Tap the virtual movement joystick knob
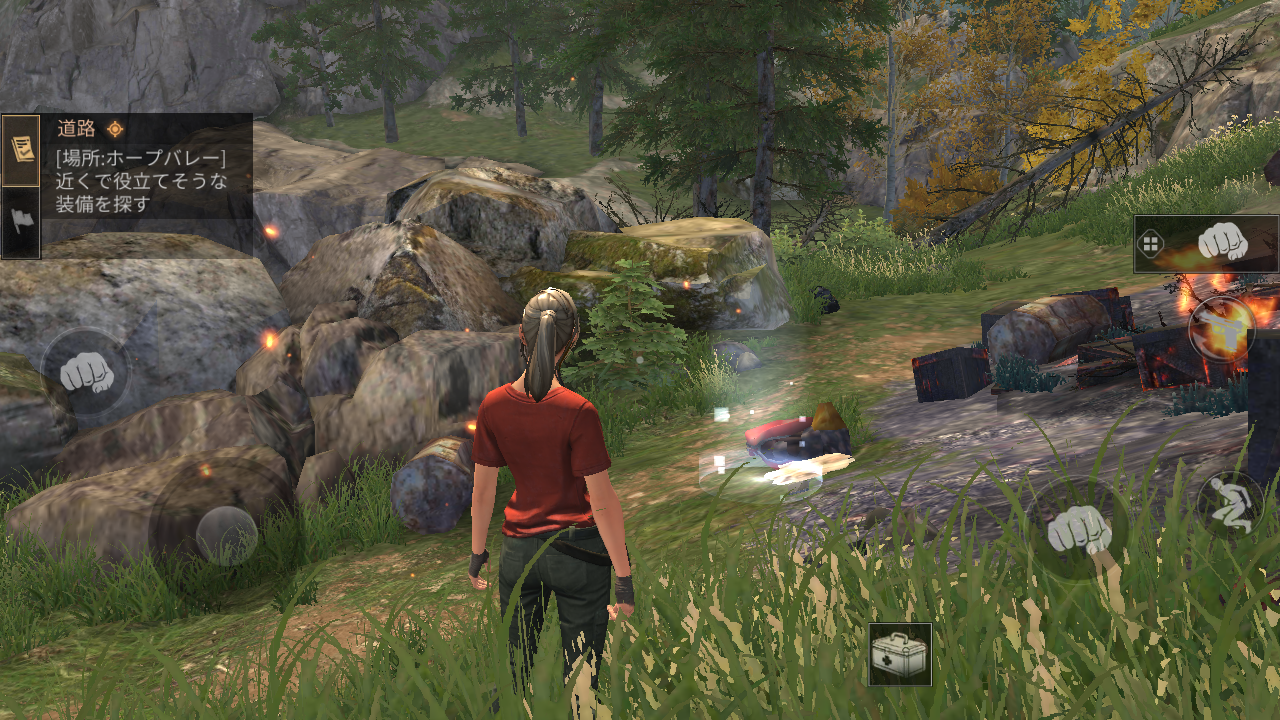Screen dimensions: 1280x720 [x=226, y=535]
